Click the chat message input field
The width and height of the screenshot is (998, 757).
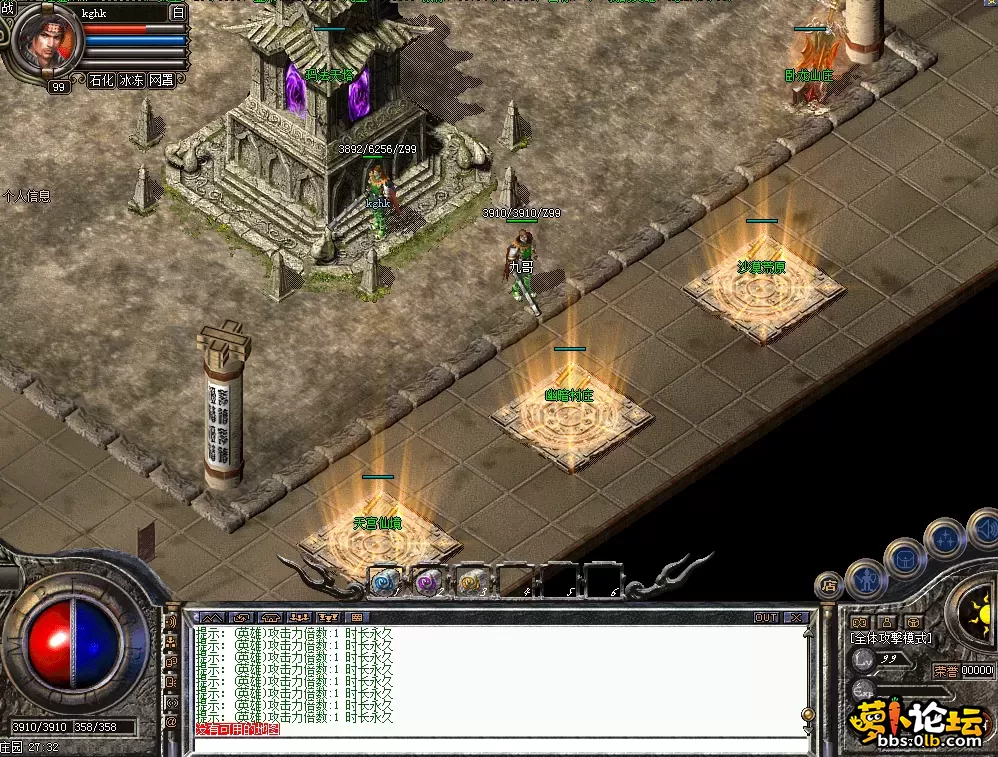click(500, 745)
